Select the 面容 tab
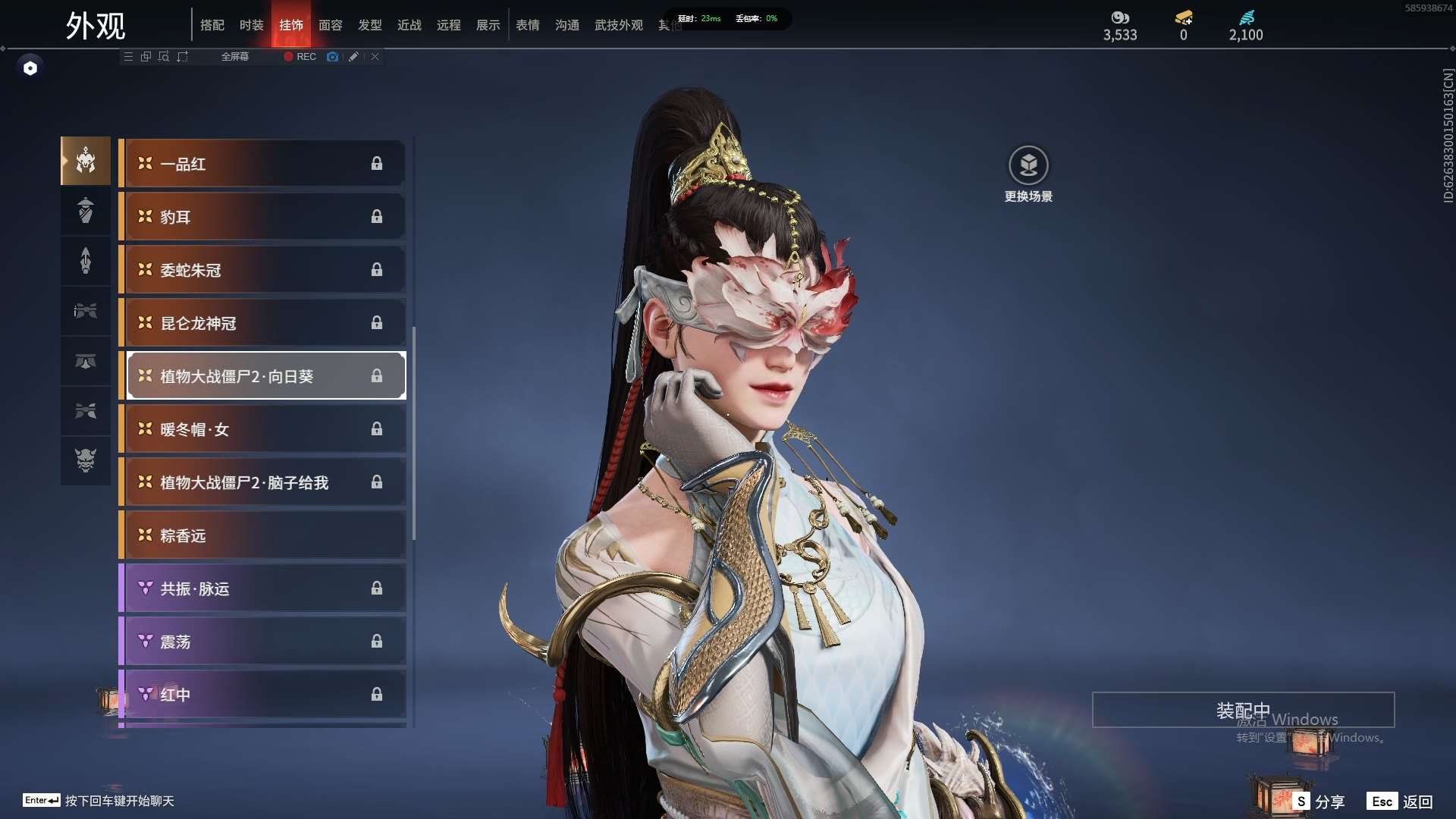 (330, 25)
